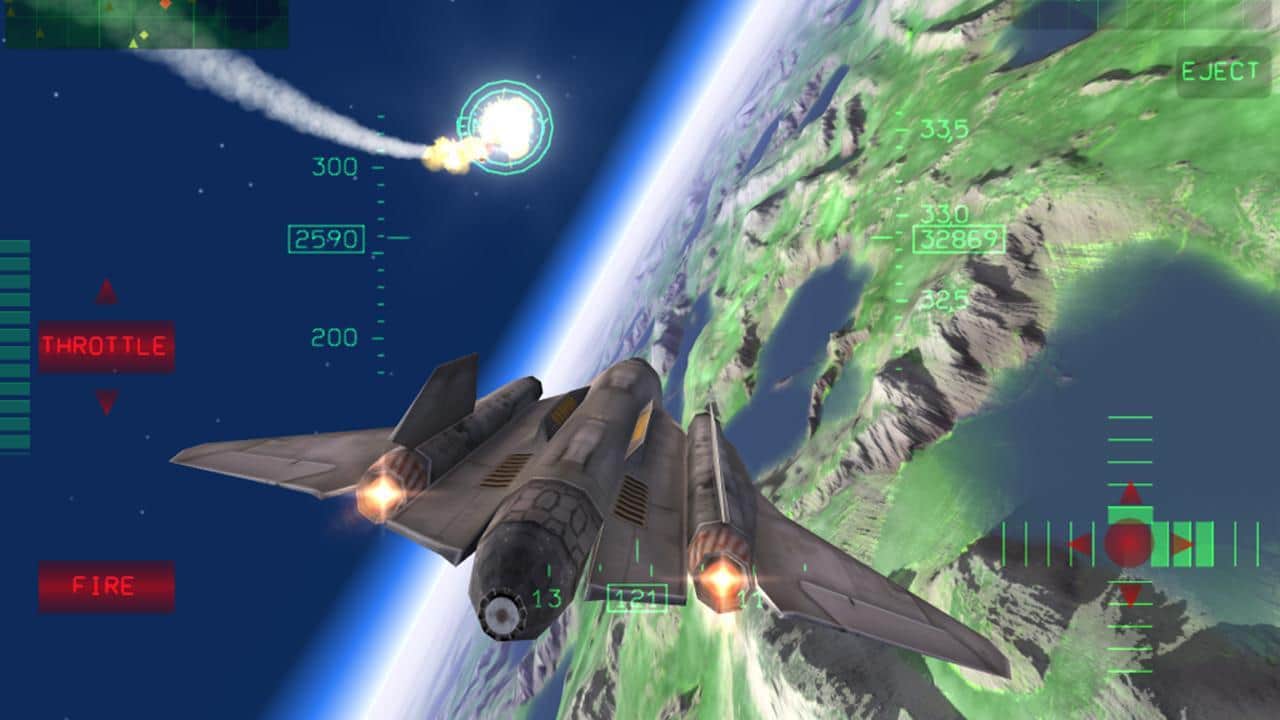Image resolution: width=1280 pixels, height=720 pixels.
Task: Click the yellow diamond waypoint on the radar
Action: coord(144,33)
